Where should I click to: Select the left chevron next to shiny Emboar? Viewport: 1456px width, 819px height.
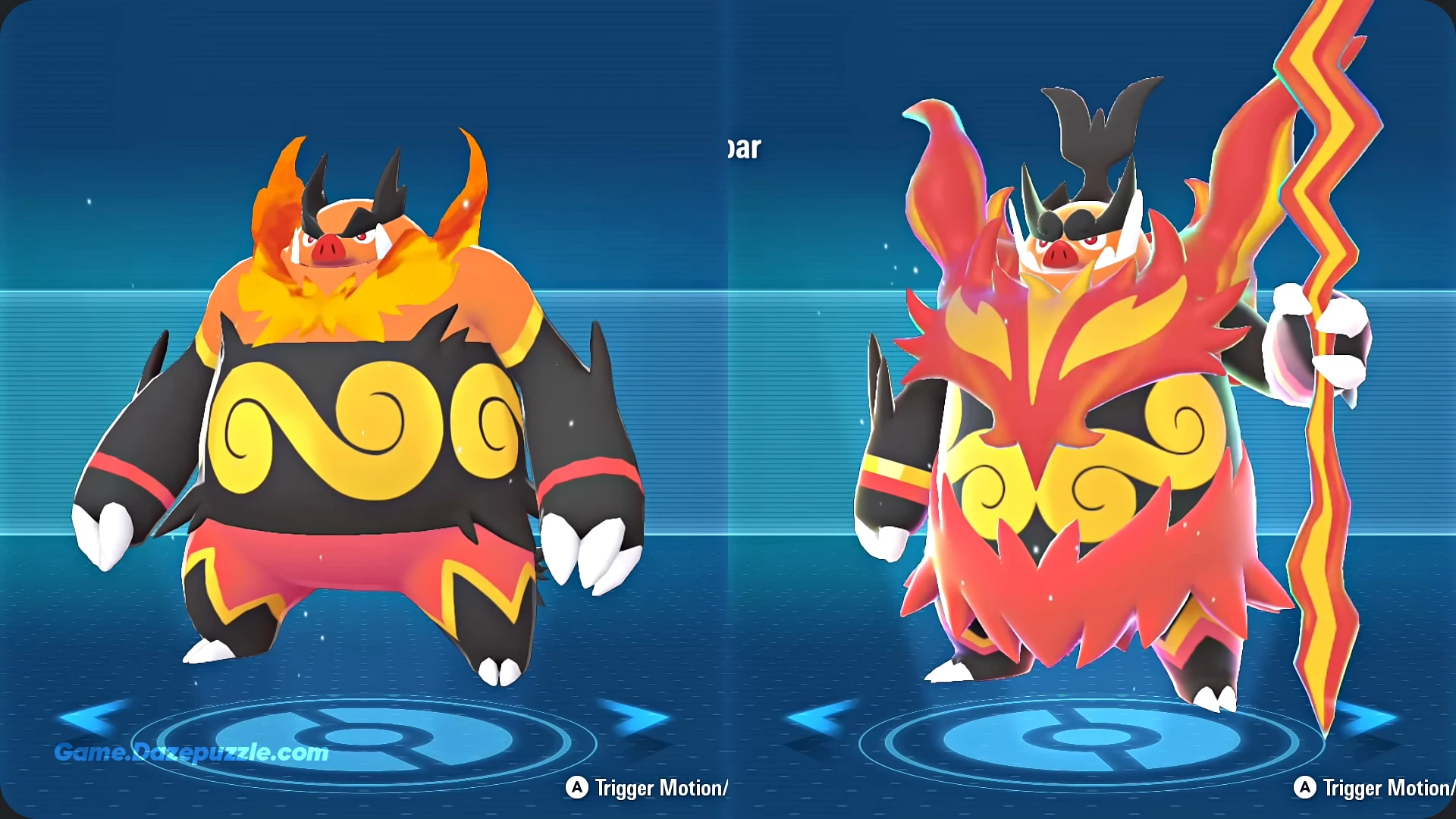coord(823,717)
